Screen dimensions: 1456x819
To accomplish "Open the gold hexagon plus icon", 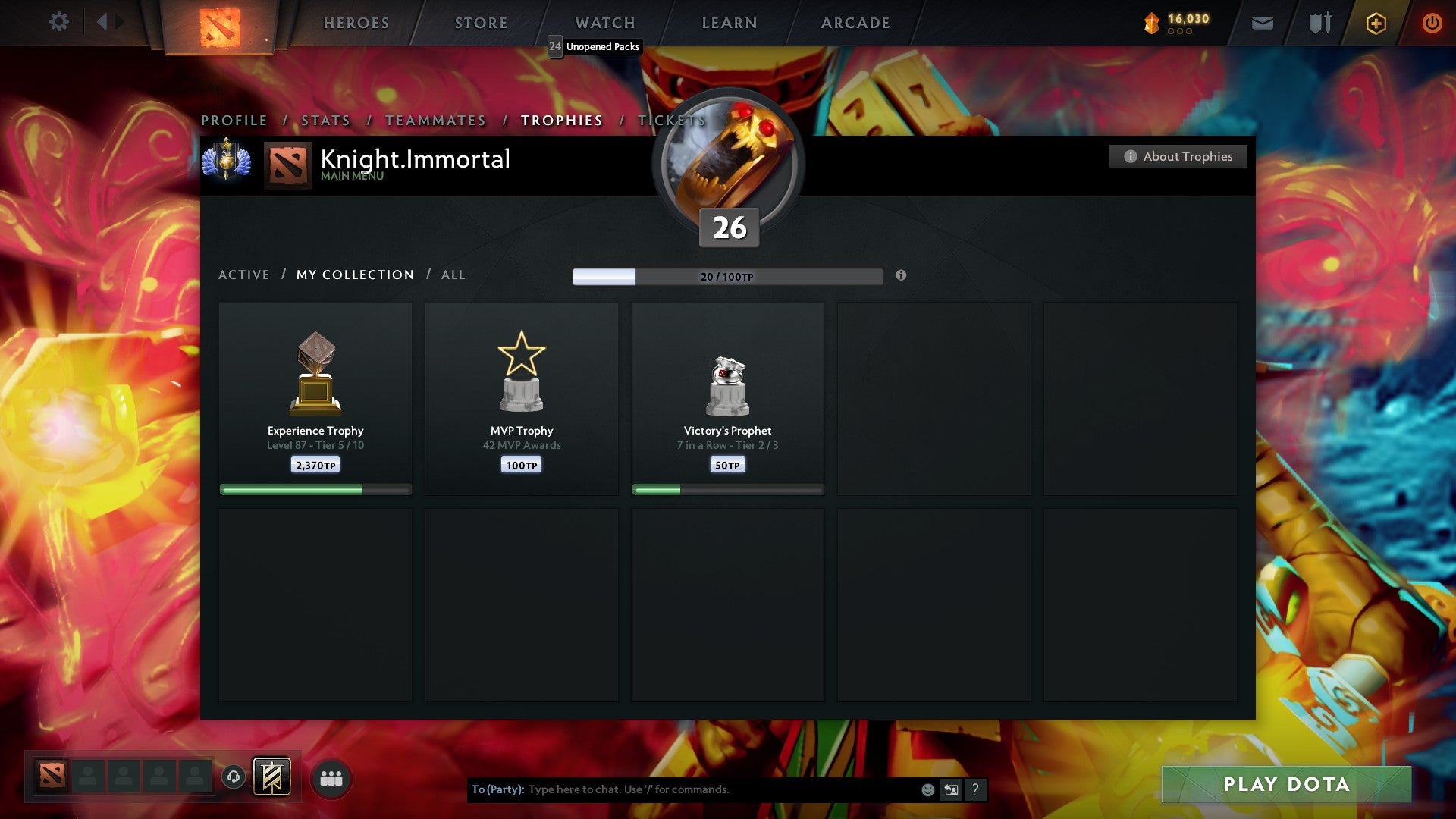I will tap(1376, 23).
